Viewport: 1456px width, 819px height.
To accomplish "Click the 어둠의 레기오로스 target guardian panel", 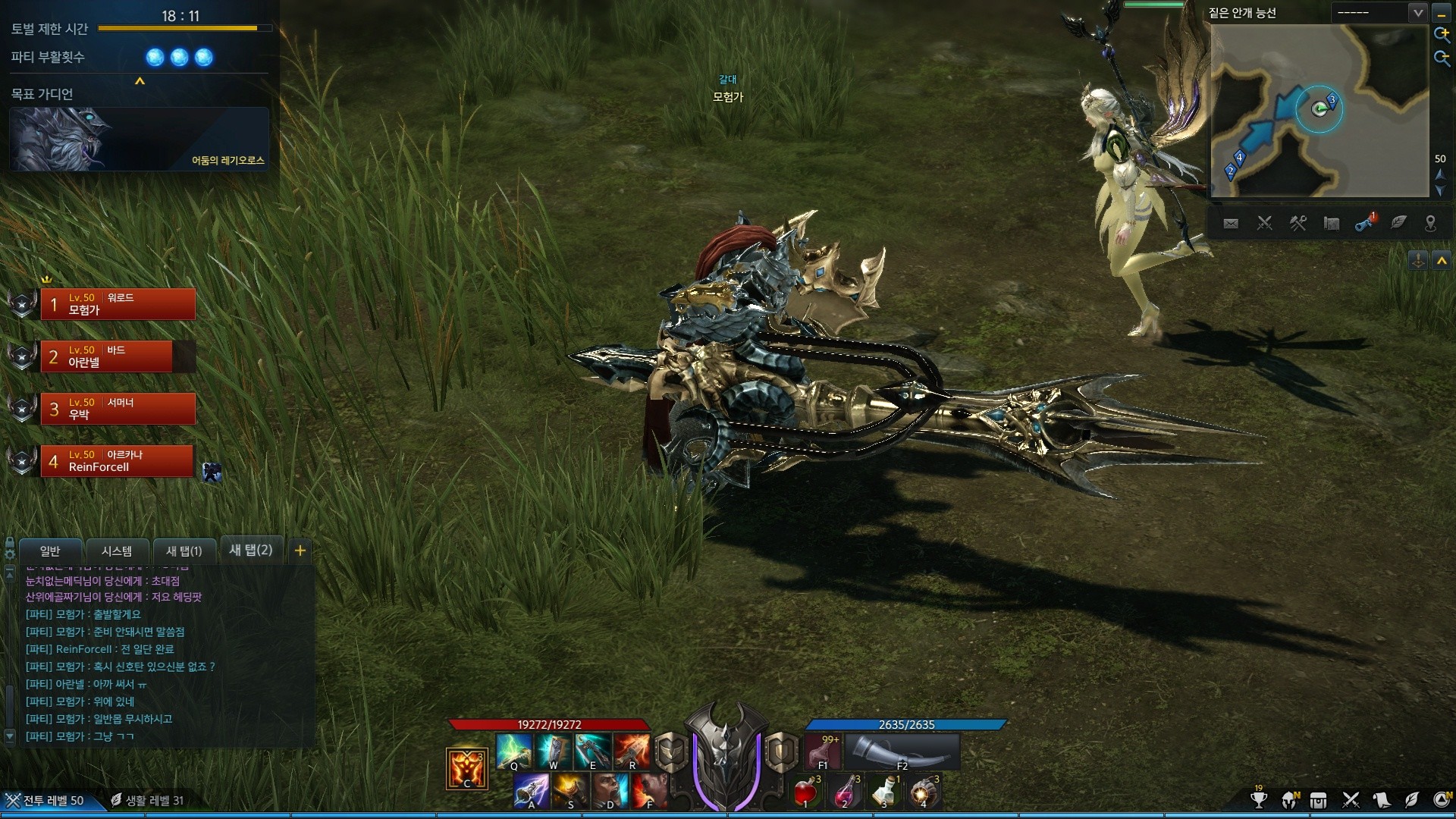I will coord(140,139).
